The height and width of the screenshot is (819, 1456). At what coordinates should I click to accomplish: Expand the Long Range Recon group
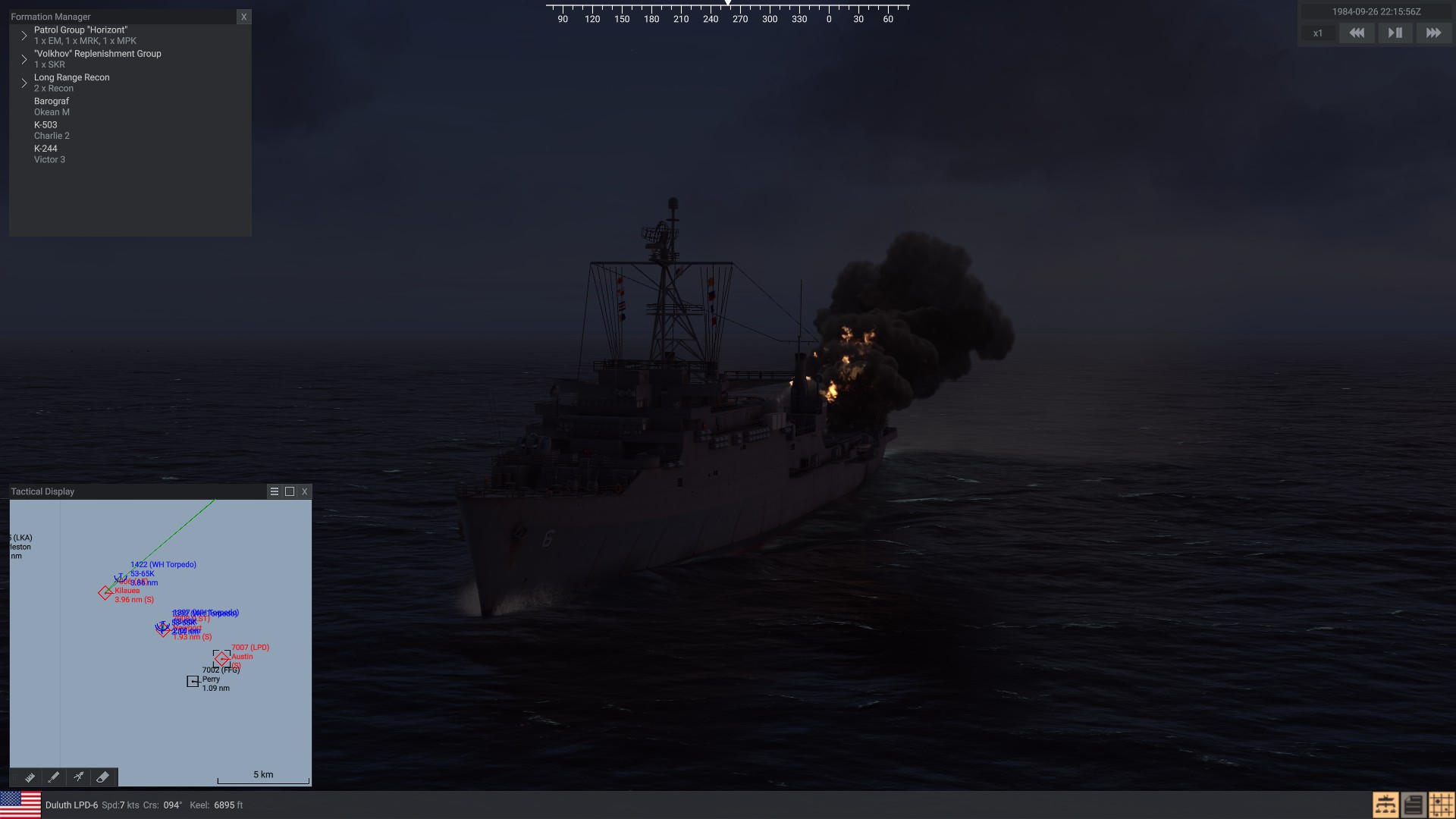24,83
